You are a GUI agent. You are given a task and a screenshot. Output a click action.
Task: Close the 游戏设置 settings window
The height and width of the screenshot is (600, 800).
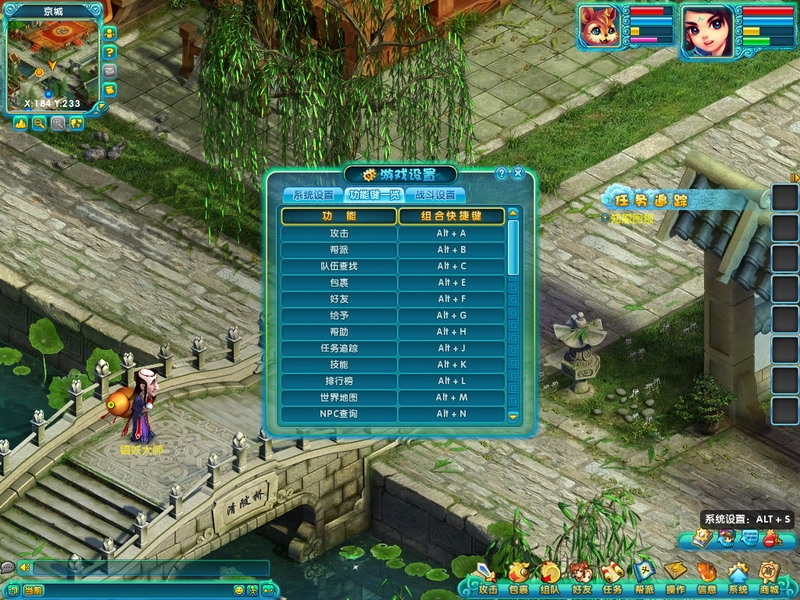click(518, 173)
